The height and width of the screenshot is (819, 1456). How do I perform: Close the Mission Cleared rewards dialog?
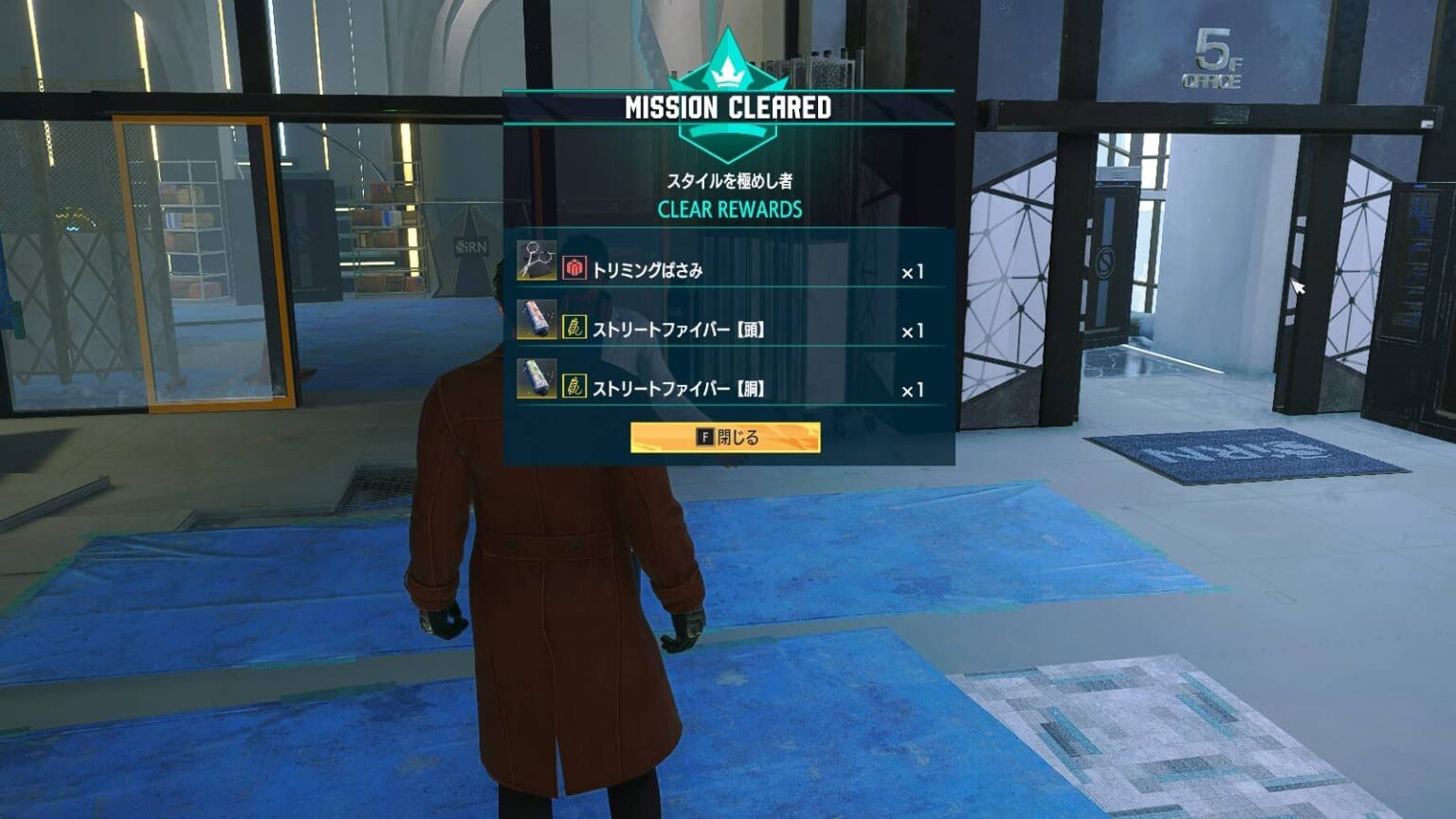(x=725, y=437)
